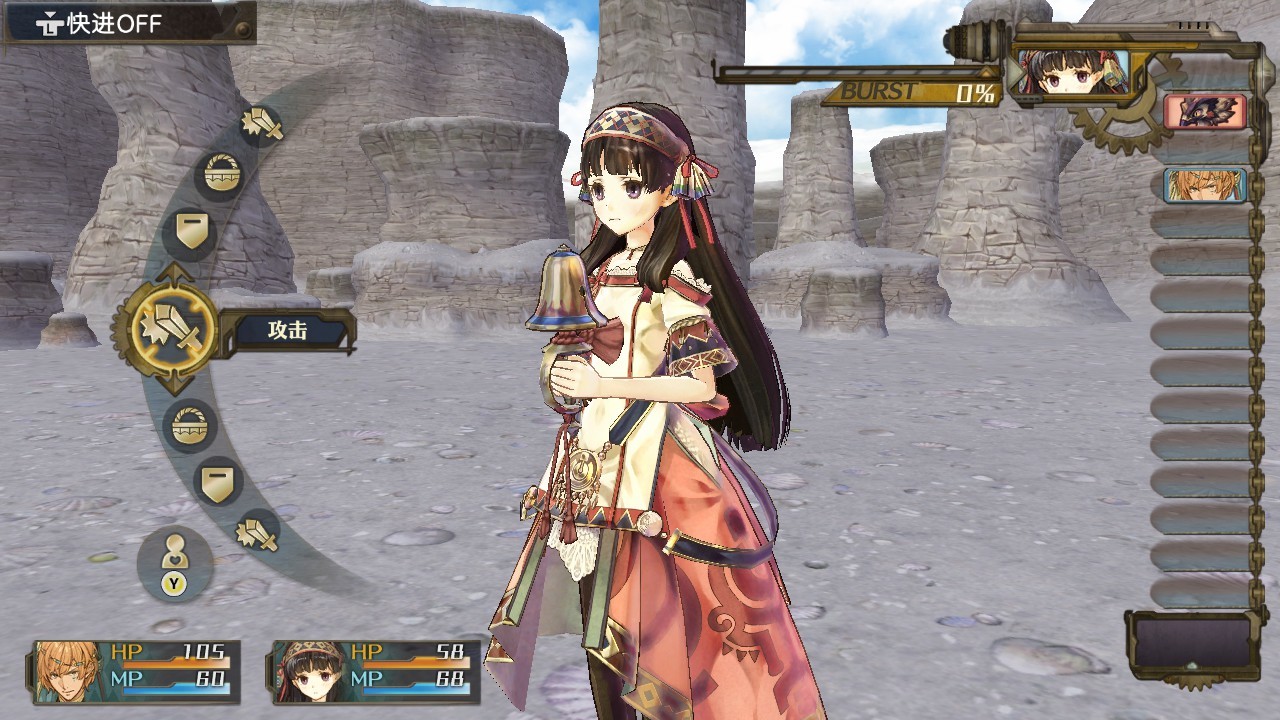The image size is (1280, 720).
Task: Select the highlighted gold sword attack command
Action: [174, 327]
